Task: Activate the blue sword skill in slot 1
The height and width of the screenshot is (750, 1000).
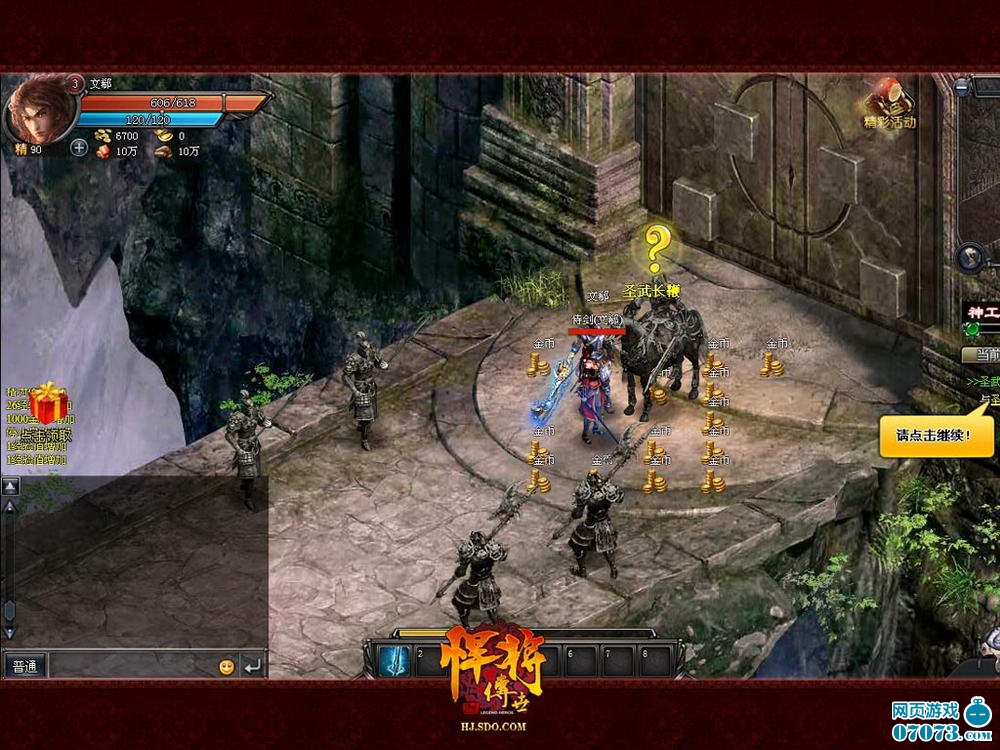Action: (x=390, y=660)
